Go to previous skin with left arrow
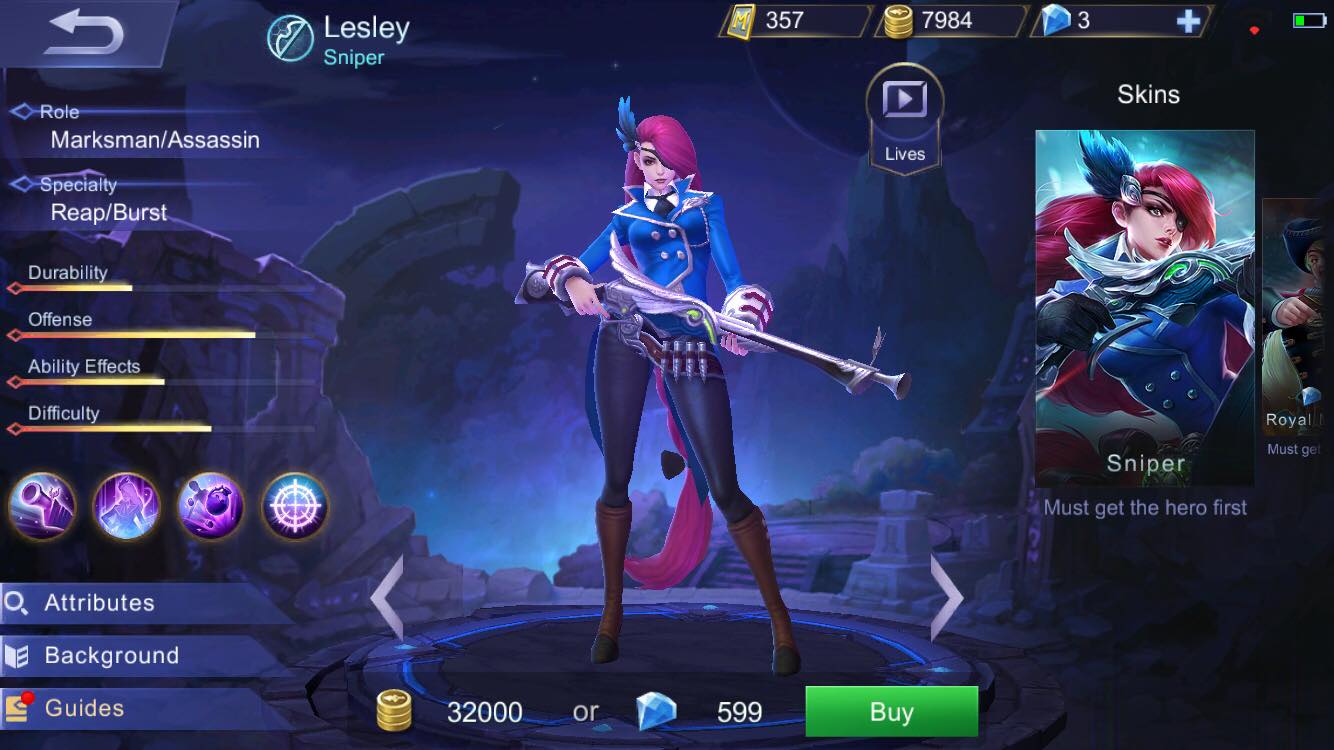The width and height of the screenshot is (1334, 750). [388, 597]
